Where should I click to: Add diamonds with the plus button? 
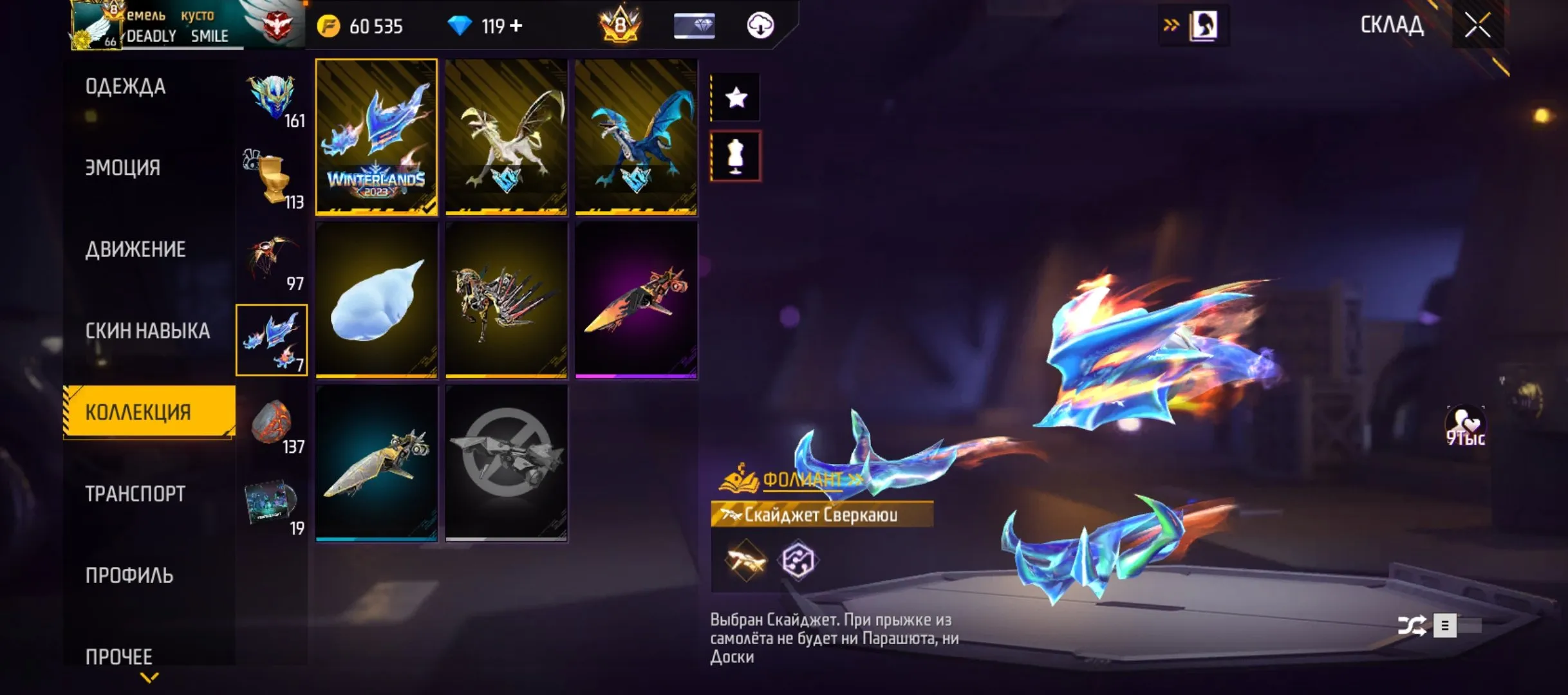click(x=516, y=26)
